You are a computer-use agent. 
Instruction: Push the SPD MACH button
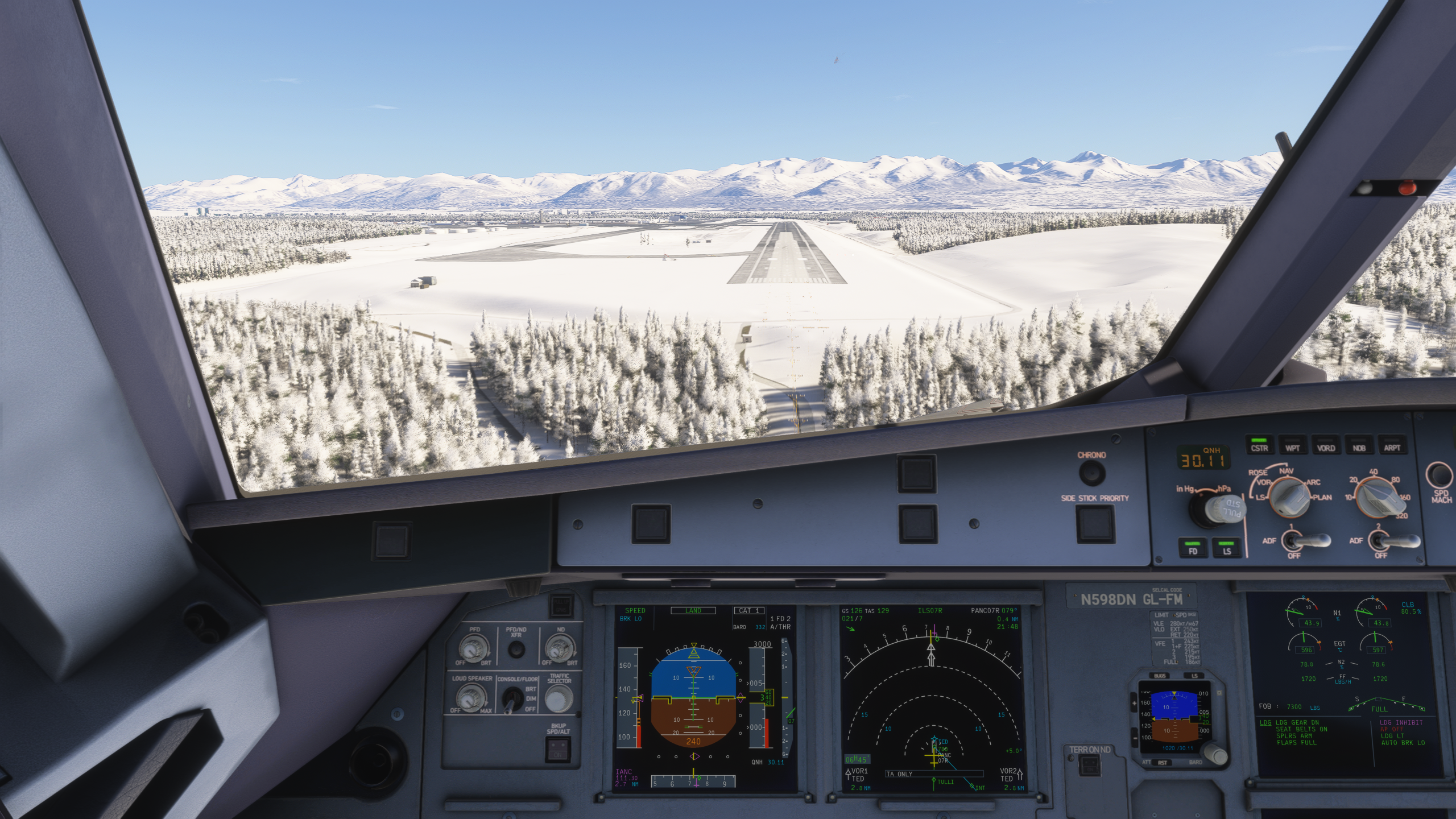1441,475
